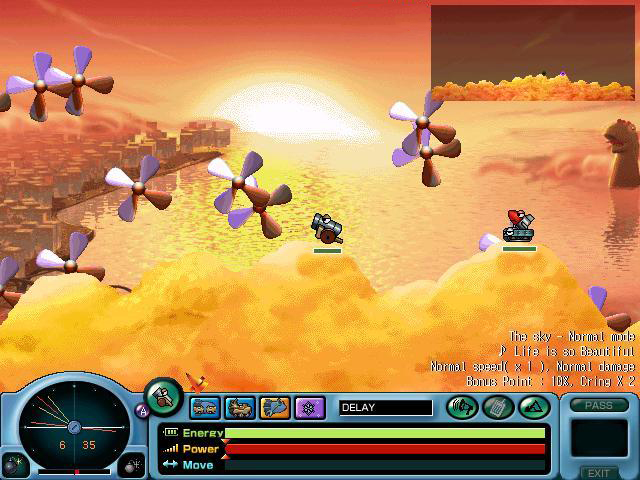The height and width of the screenshot is (480, 640).
Task: Click the round green shot type button
Action: [x=163, y=397]
